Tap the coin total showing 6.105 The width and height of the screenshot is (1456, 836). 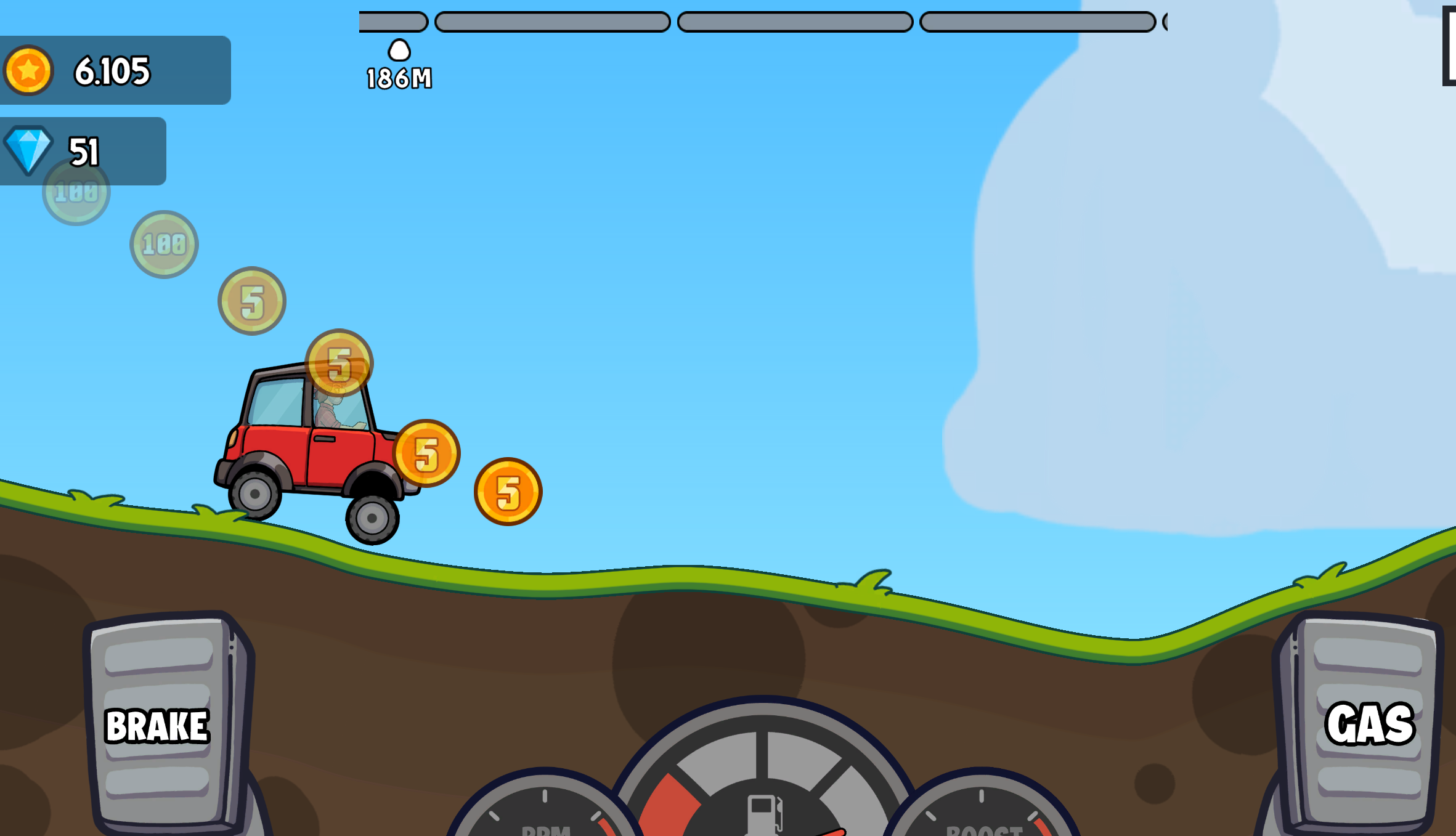112,70
